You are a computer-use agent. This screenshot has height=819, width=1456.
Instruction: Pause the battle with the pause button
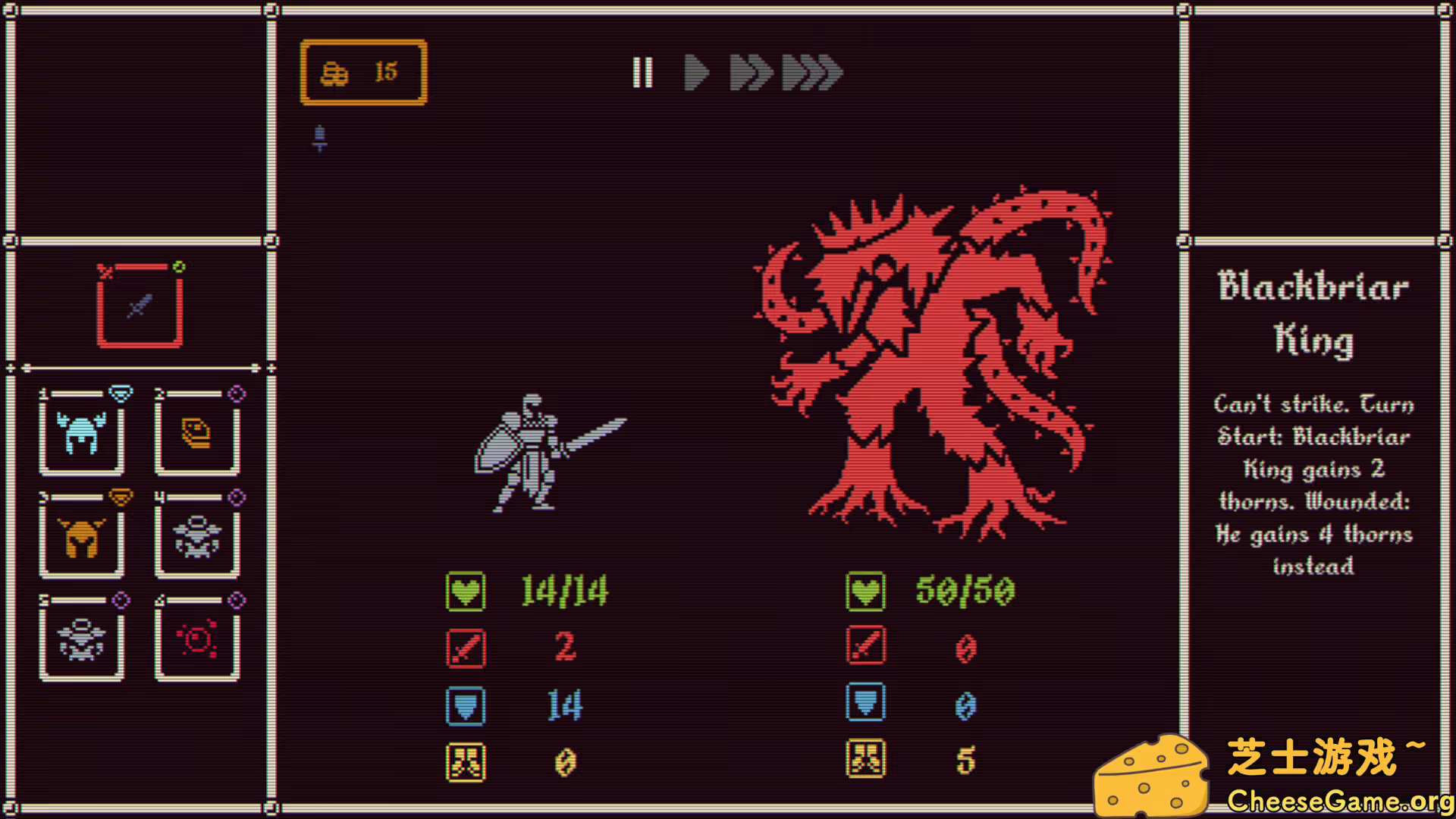[x=643, y=73]
